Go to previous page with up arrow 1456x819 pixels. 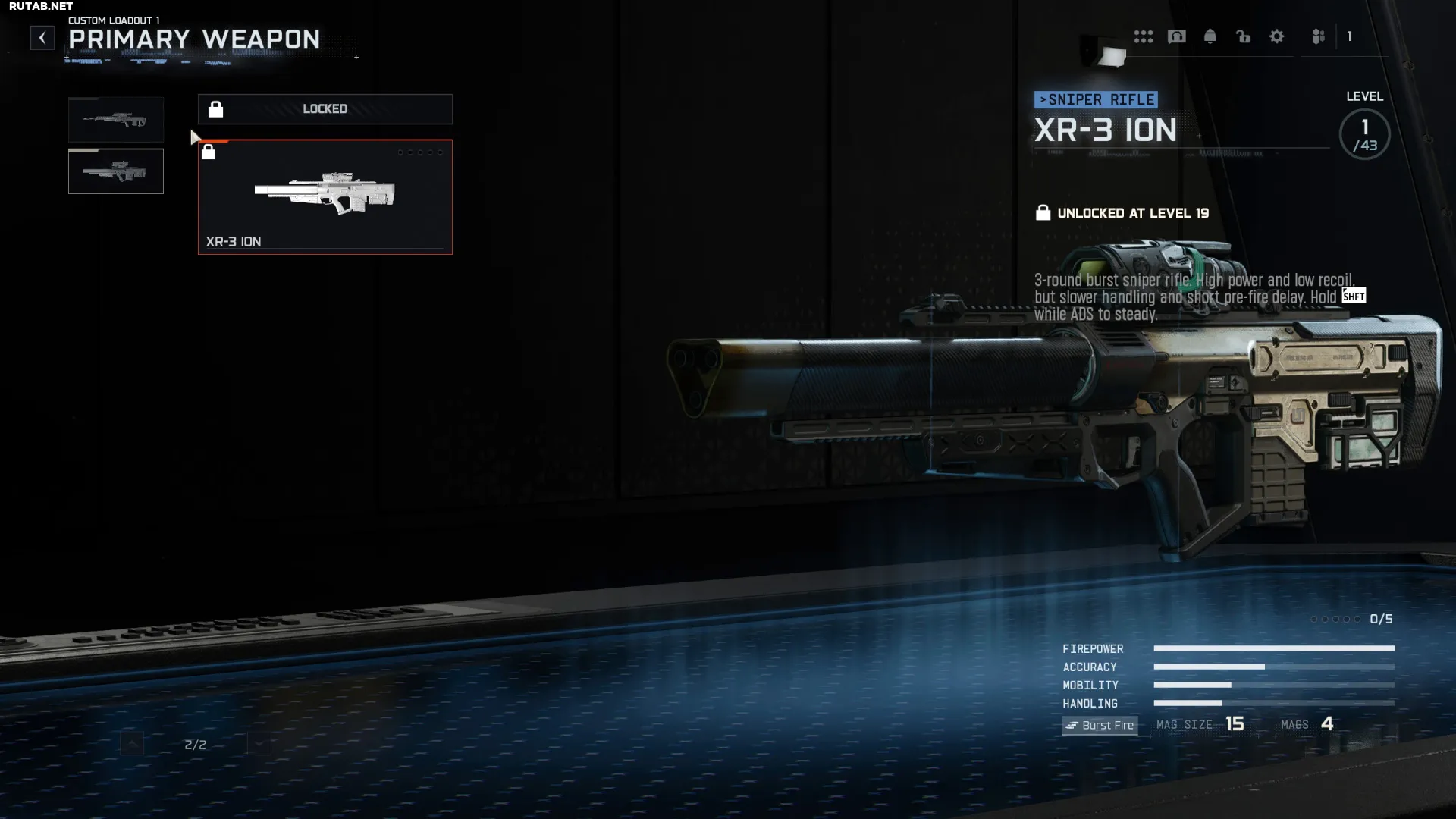[132, 744]
